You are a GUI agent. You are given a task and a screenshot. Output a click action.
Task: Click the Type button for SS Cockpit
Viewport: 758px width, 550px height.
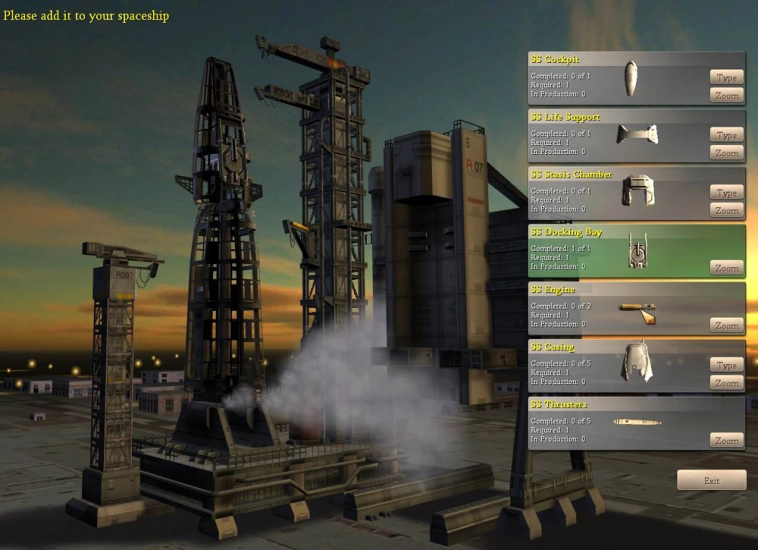coord(727,77)
